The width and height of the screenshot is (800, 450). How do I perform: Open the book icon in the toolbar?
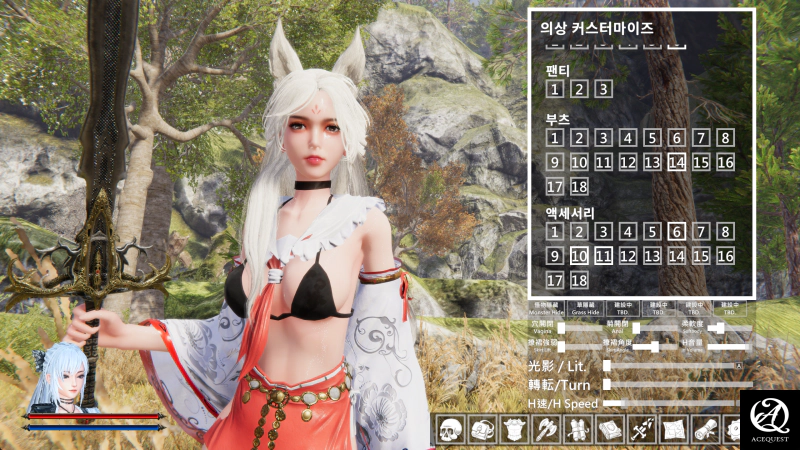point(609,430)
